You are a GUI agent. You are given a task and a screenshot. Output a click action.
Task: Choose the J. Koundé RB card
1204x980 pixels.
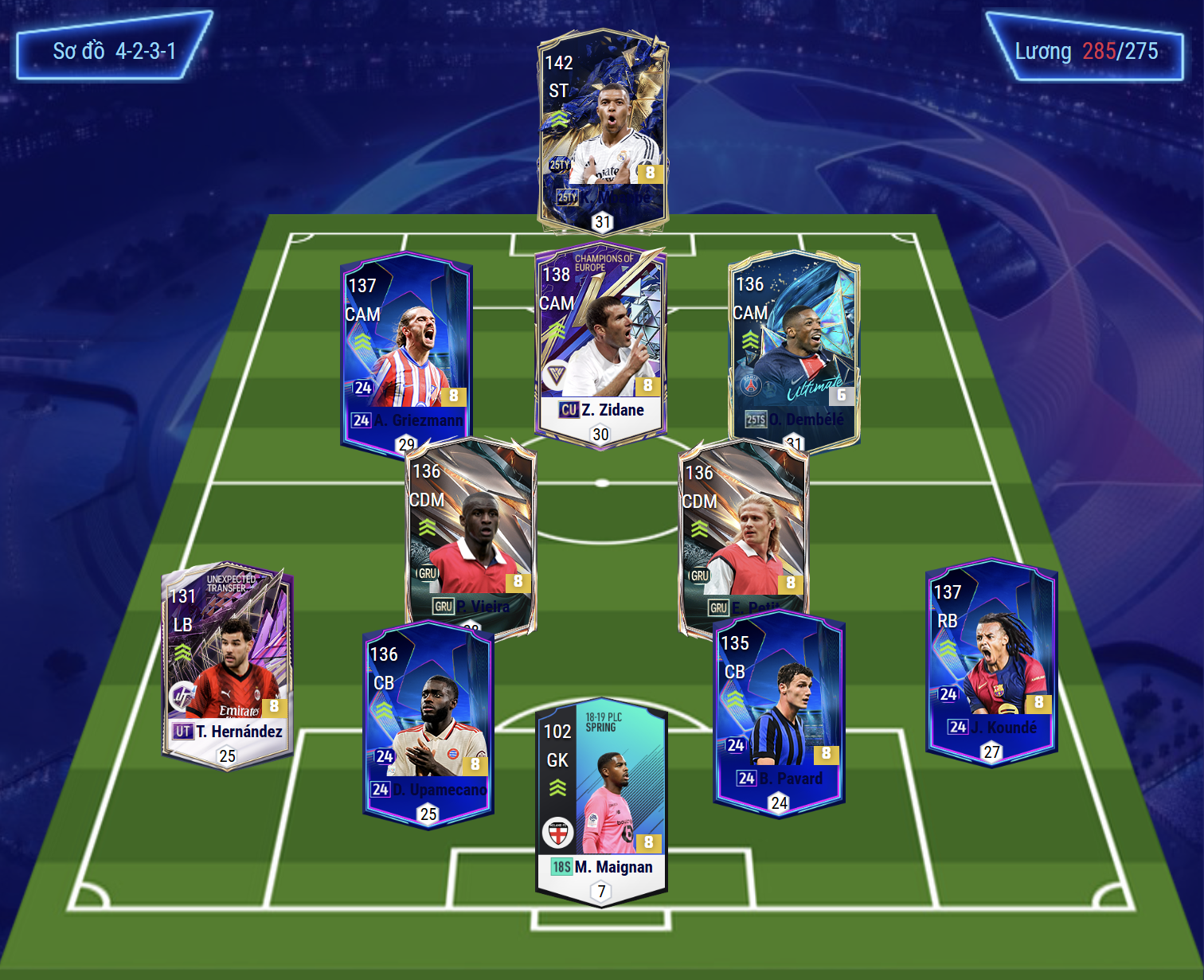pyautogui.click(x=991, y=661)
